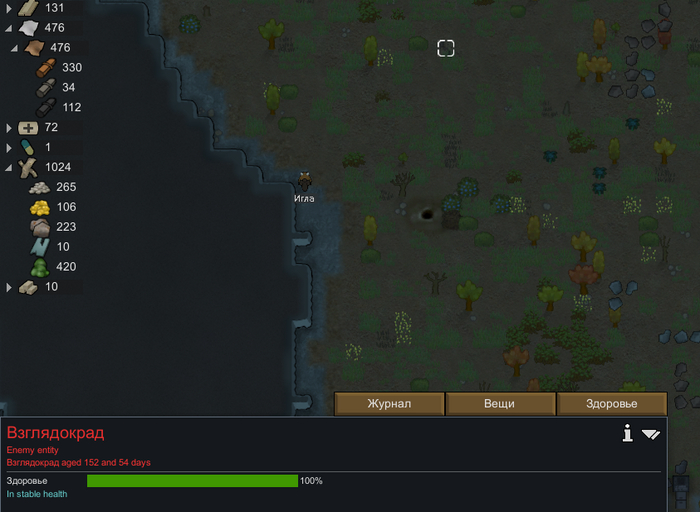Show the Здоровье tab
700x512 pixels.
(611, 404)
